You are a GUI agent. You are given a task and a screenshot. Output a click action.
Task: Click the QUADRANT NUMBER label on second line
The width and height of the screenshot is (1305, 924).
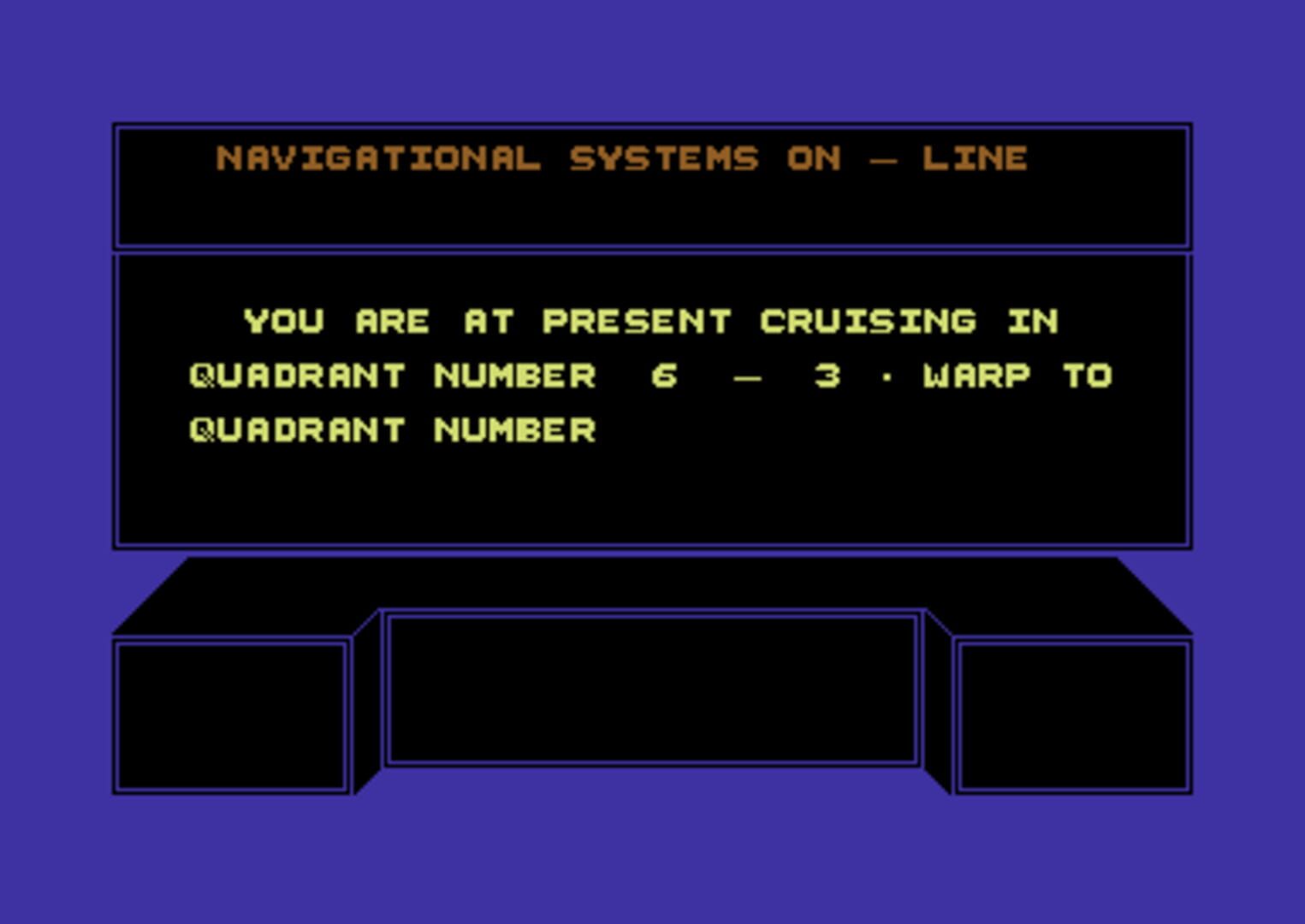point(392,375)
